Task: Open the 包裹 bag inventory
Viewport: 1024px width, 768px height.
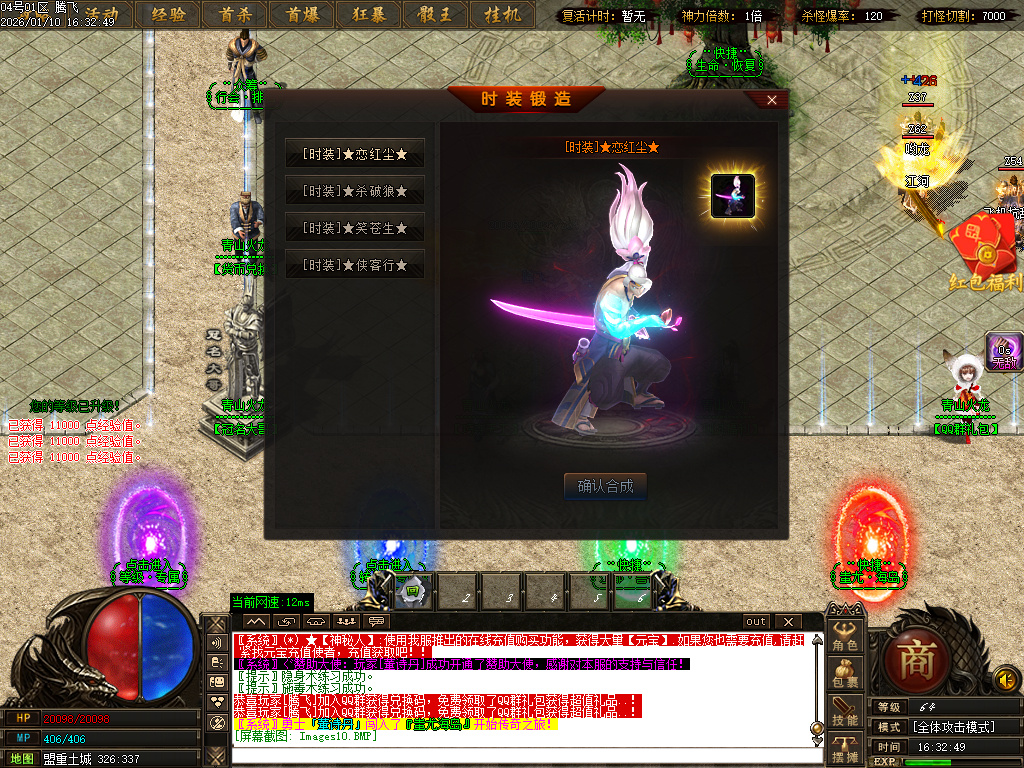Action: (x=845, y=675)
